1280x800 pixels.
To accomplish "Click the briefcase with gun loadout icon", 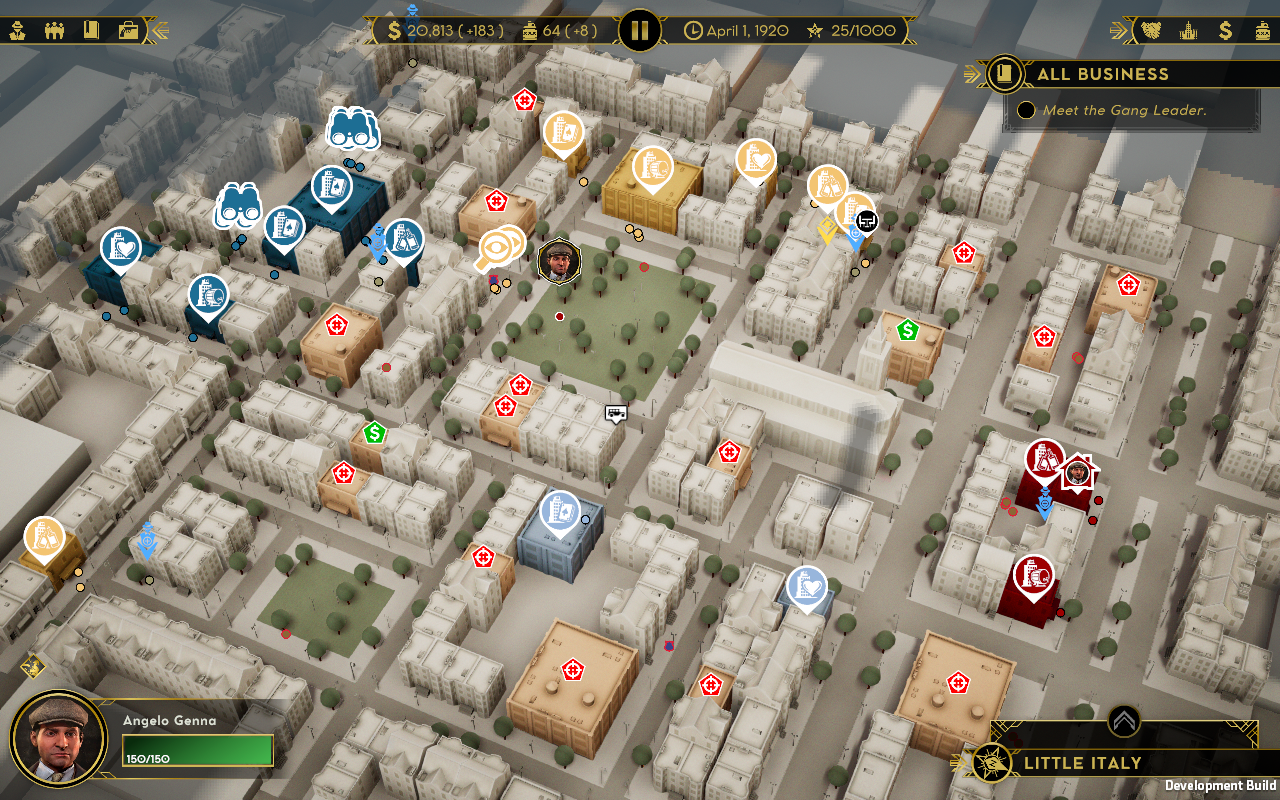I will pyautogui.click(x=126, y=30).
